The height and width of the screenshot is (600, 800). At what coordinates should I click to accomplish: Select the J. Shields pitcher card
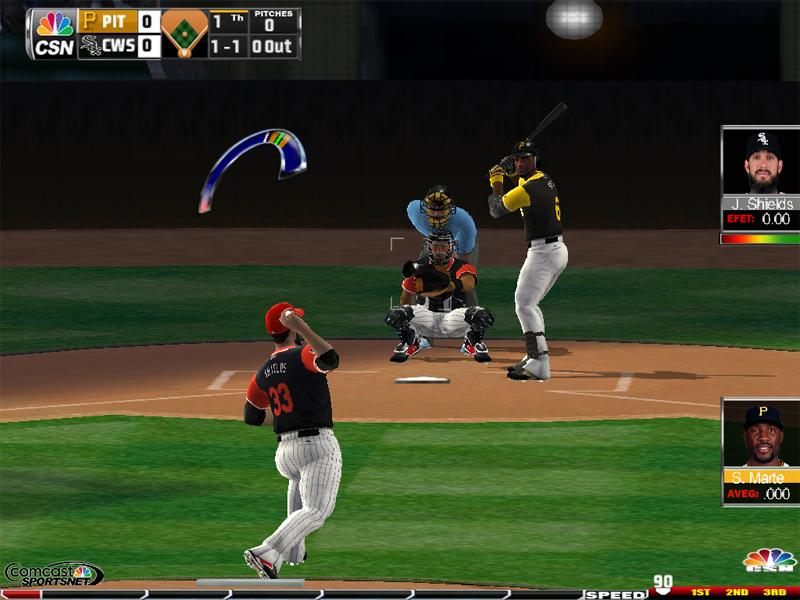pyautogui.click(x=760, y=178)
